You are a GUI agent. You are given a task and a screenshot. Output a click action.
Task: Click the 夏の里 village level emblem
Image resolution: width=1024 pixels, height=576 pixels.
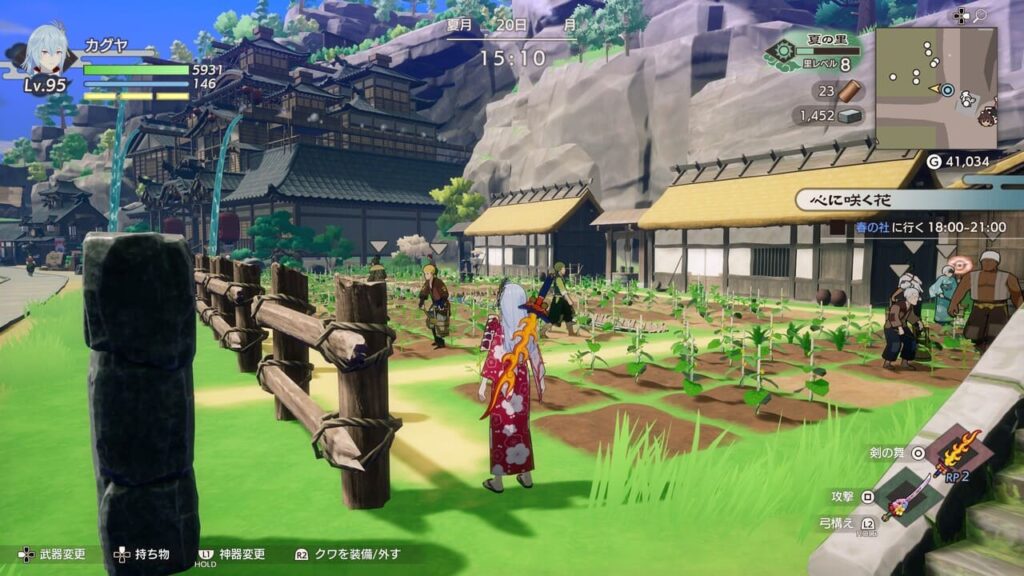click(782, 52)
